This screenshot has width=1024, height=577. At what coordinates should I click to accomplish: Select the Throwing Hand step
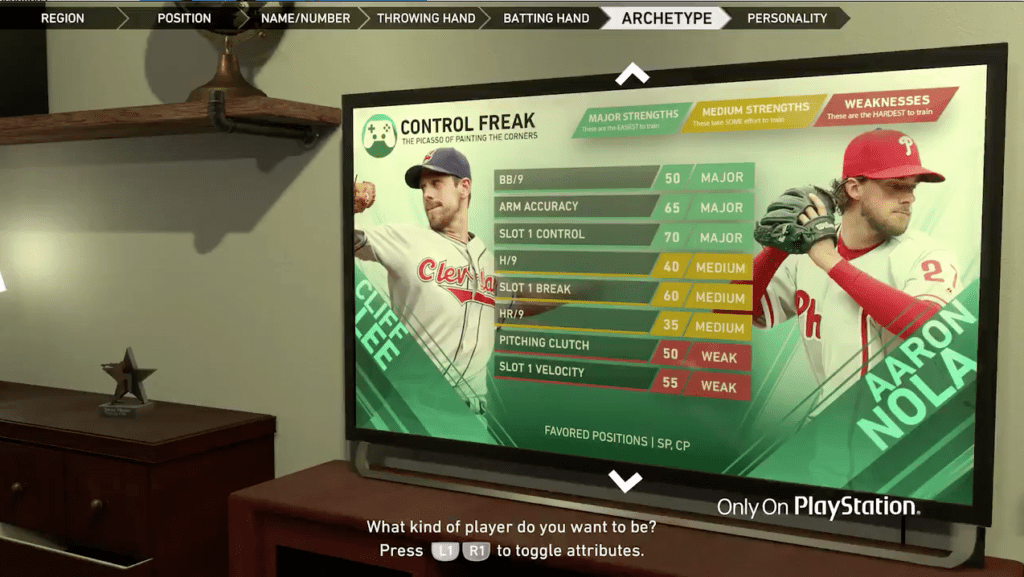point(426,18)
